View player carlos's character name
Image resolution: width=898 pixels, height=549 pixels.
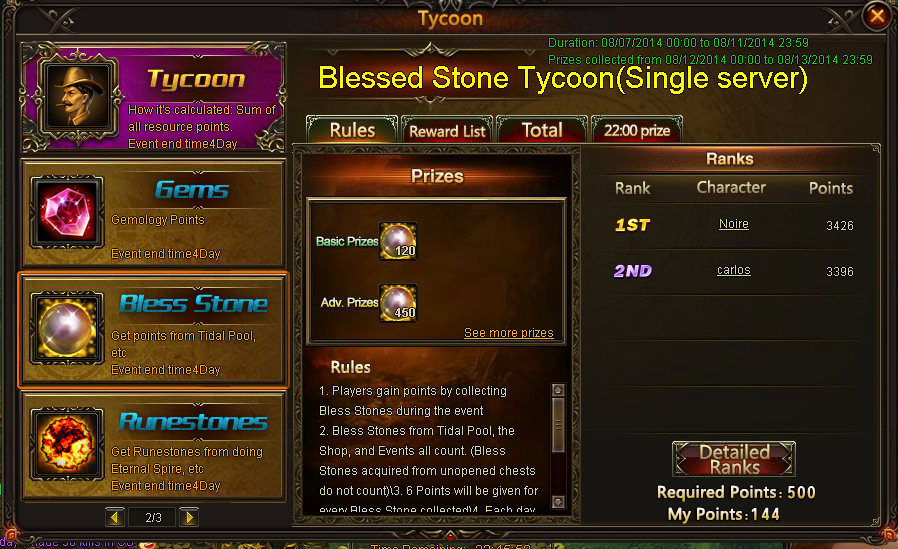tap(733, 270)
